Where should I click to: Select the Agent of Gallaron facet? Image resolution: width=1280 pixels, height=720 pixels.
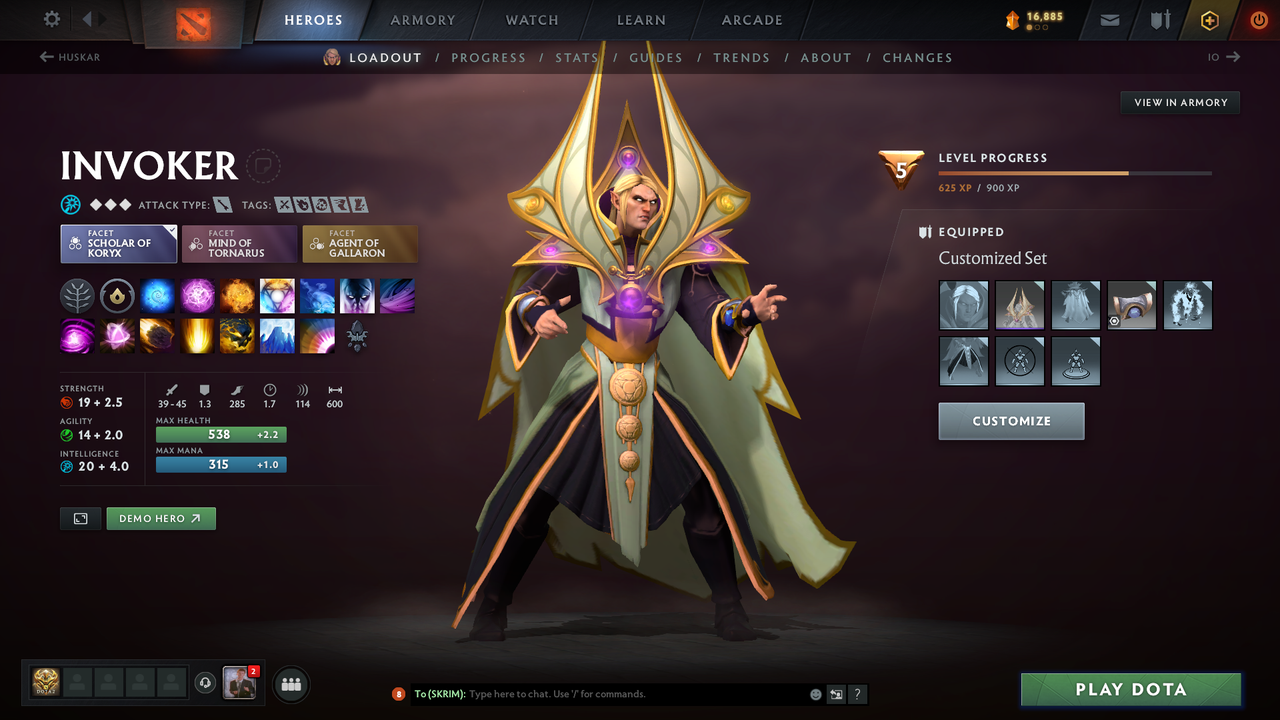[360, 243]
